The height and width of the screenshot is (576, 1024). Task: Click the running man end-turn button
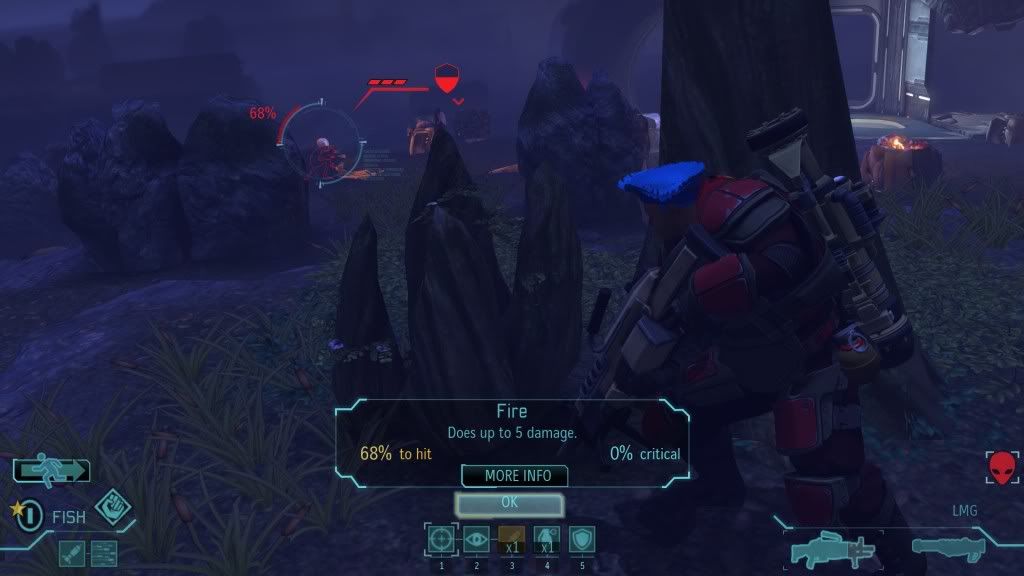(x=51, y=469)
